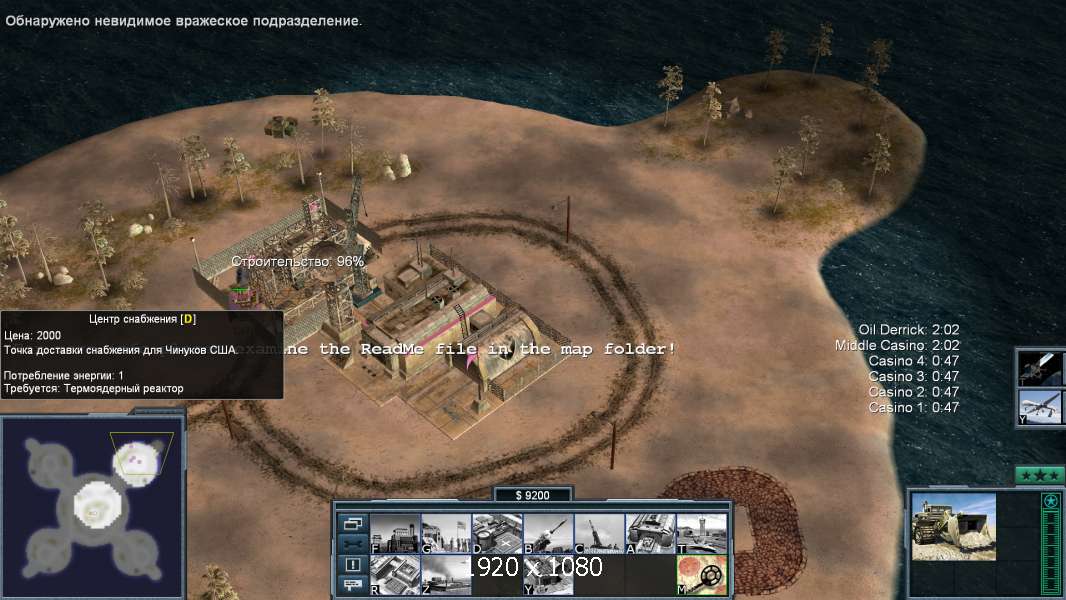Choose the War Factory build icon labeled A

[x=650, y=534]
